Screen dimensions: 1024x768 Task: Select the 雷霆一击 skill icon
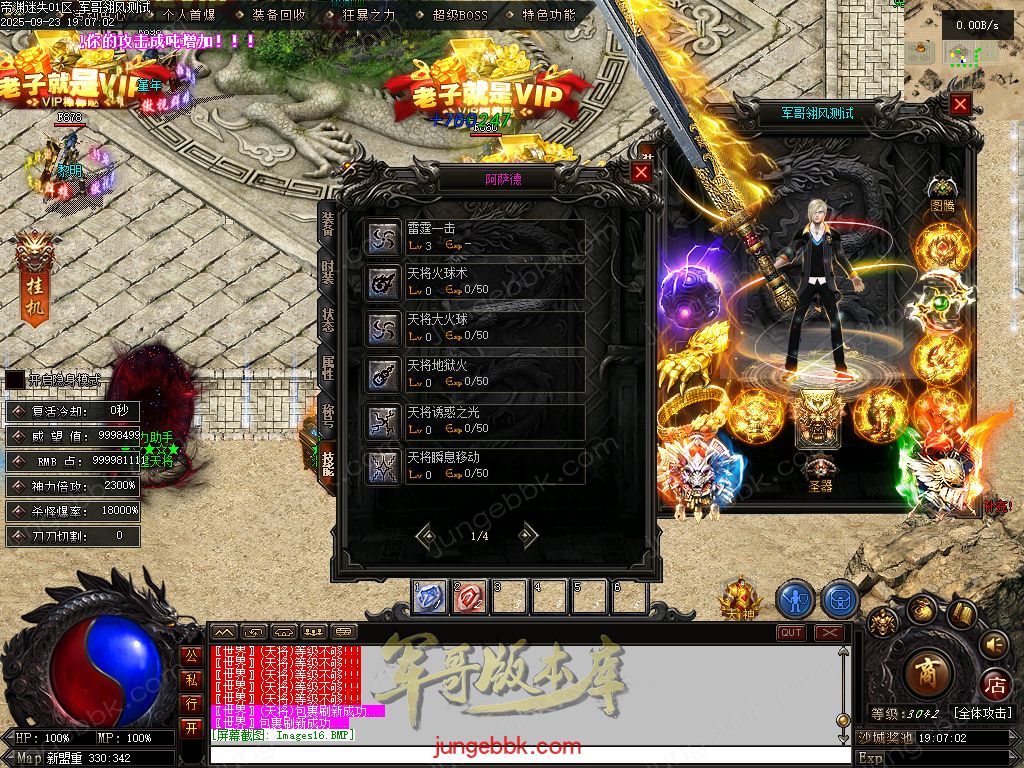point(382,237)
